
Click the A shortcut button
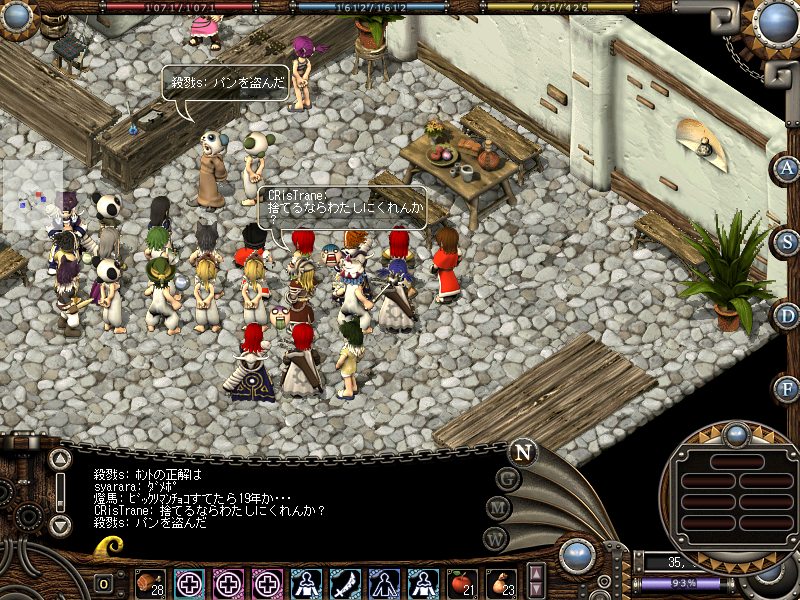786,167
